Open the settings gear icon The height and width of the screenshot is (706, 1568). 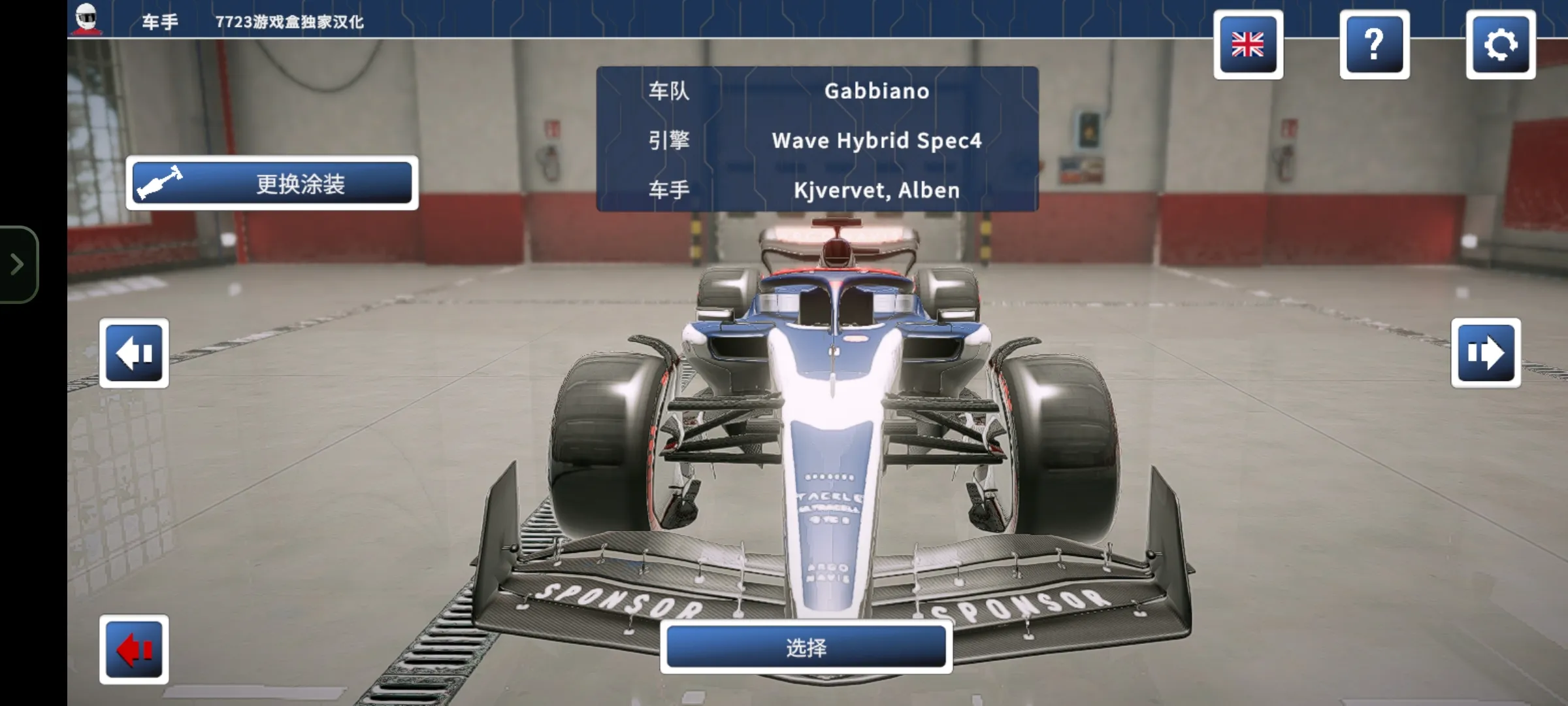click(1501, 44)
